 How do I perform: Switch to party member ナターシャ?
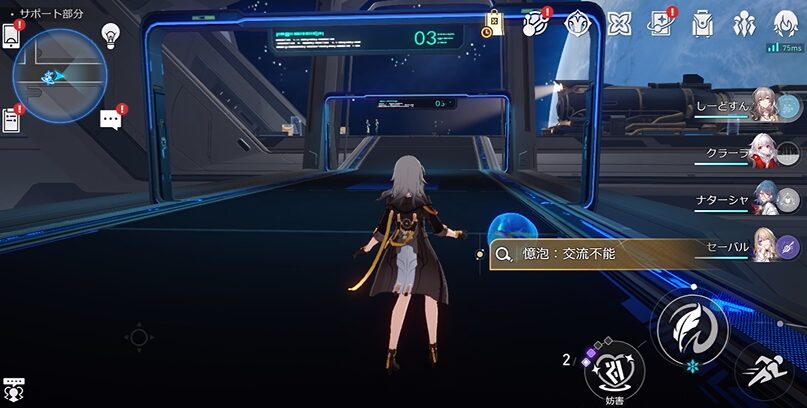click(x=765, y=199)
